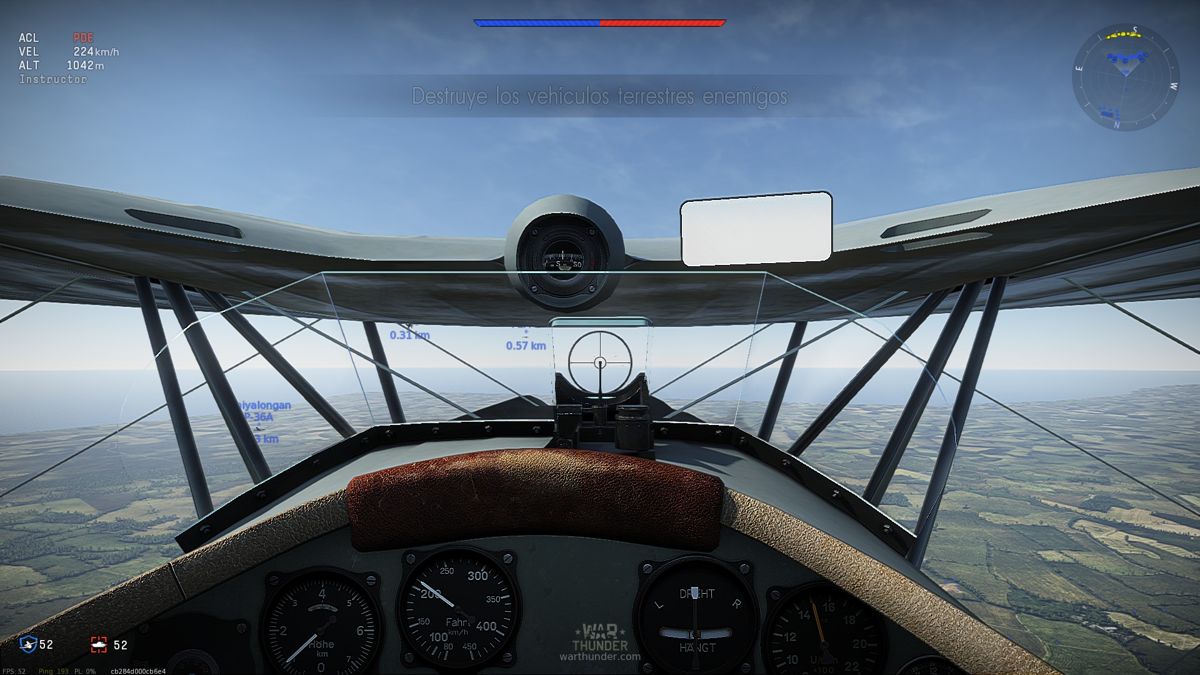
Task: Click the red enemy team icon
Action: tap(98, 645)
